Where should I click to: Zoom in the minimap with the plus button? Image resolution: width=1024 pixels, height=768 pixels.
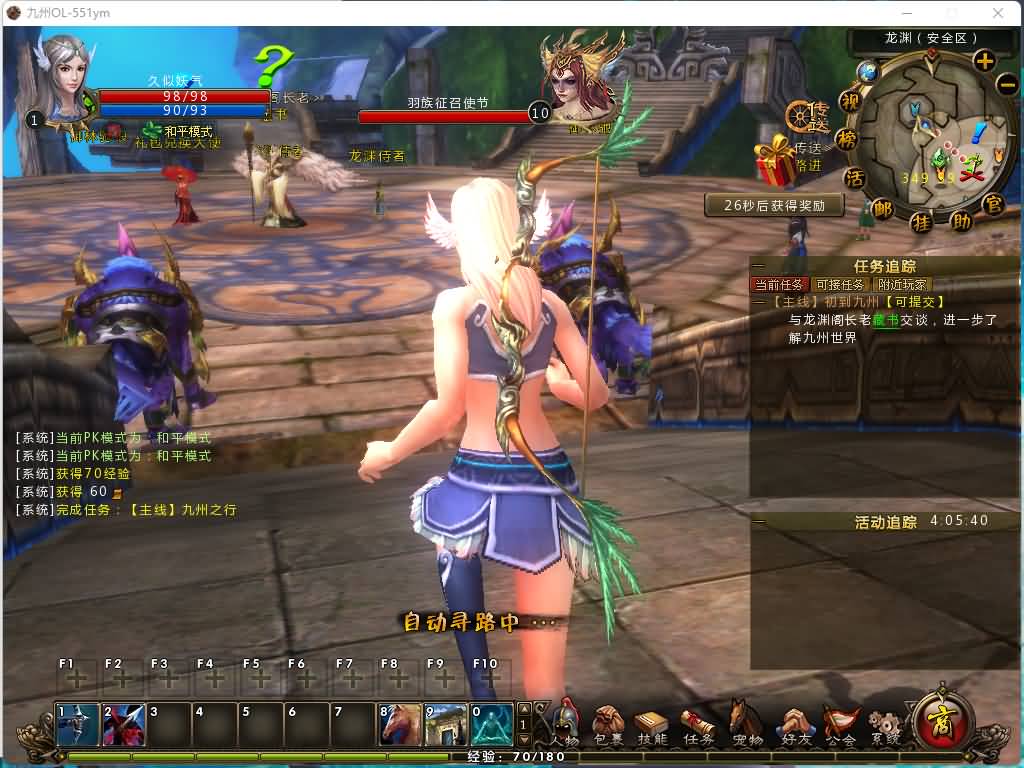coord(984,60)
